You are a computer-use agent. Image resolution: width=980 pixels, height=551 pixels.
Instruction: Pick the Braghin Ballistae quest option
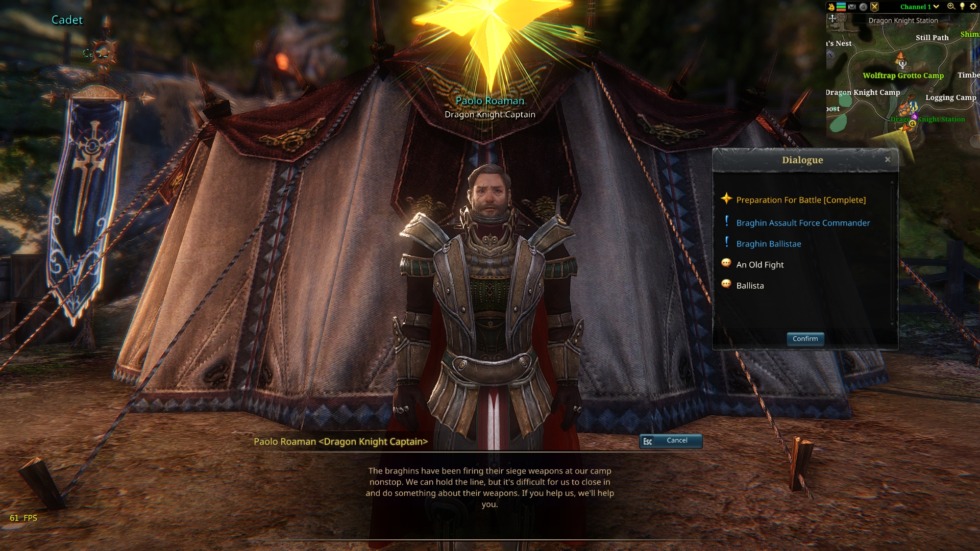point(768,244)
